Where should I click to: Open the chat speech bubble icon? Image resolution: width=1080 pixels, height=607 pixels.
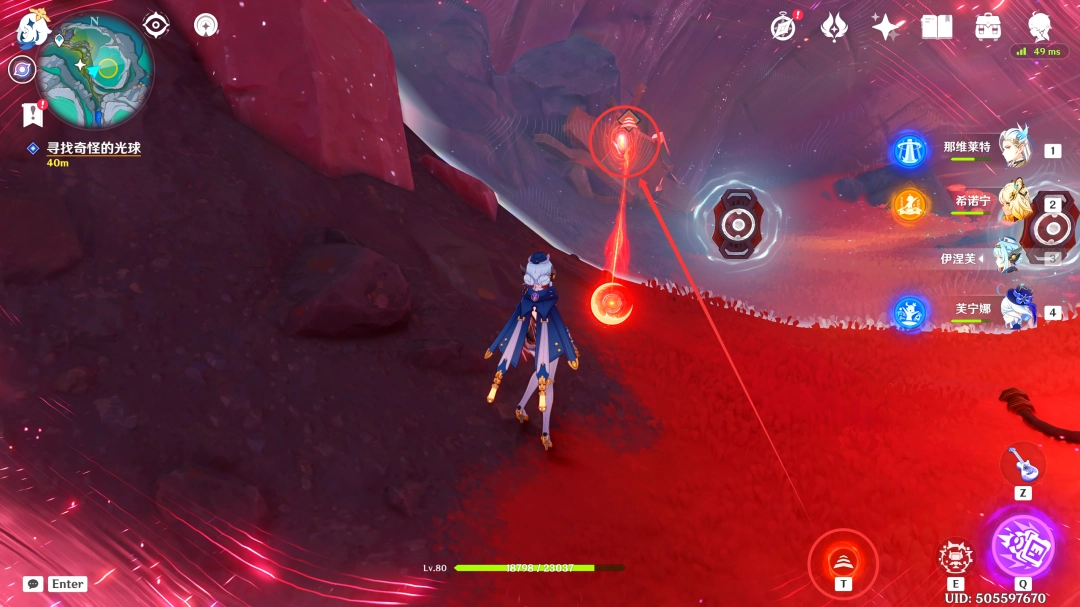33,584
